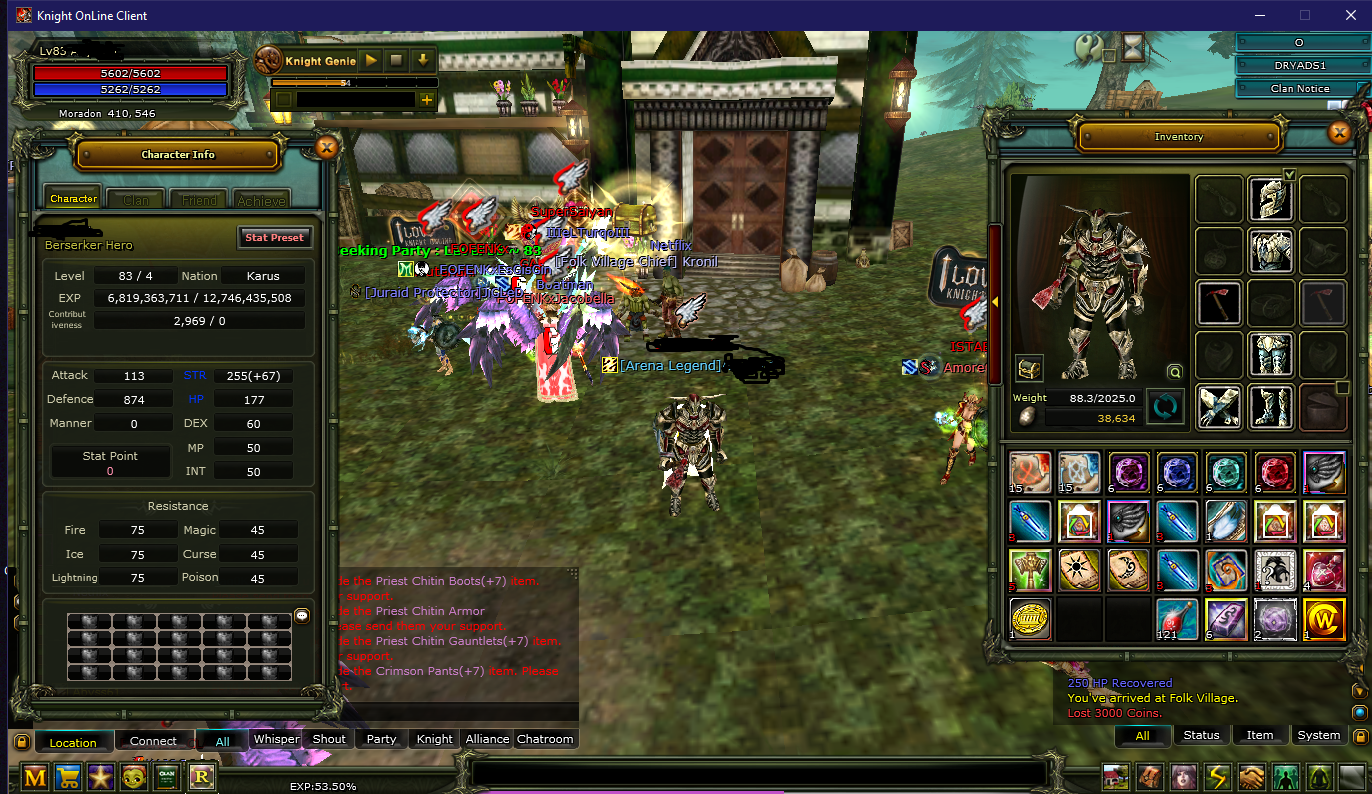
Task: Collapse Knight Genie panel with its down arrow
Action: 423,60
